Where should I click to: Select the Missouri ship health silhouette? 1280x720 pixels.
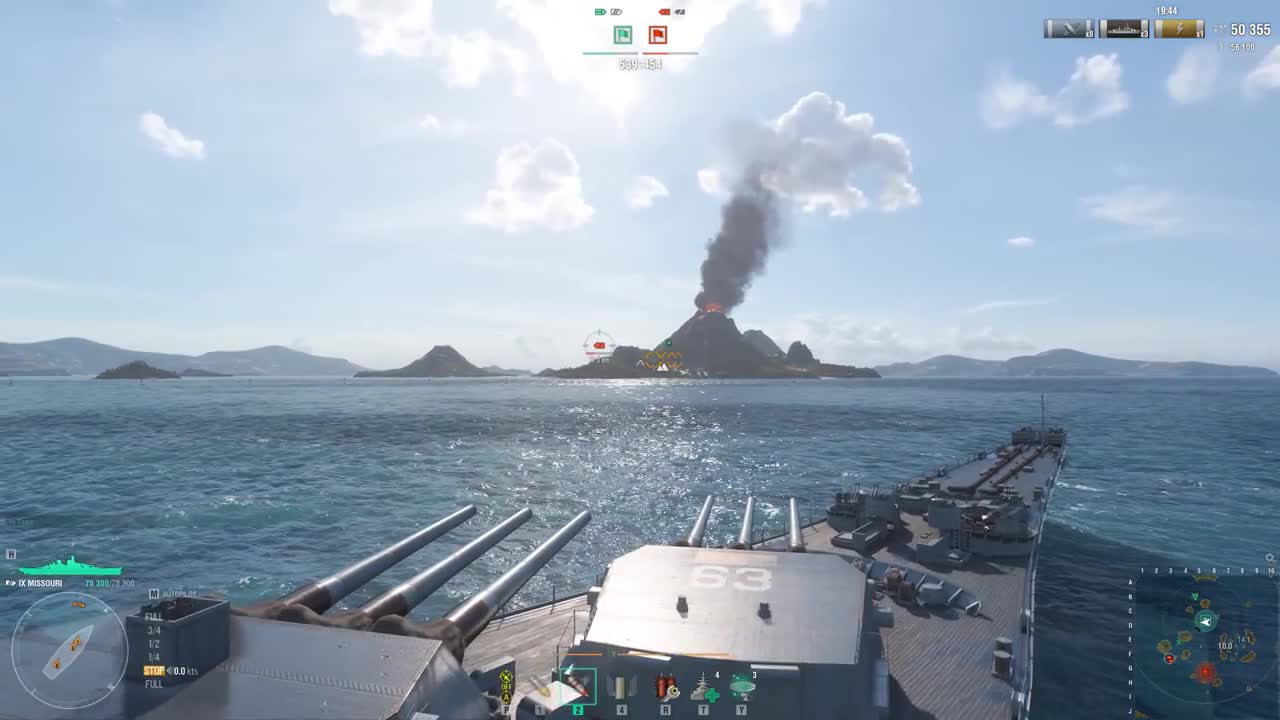pyautogui.click(x=70, y=567)
